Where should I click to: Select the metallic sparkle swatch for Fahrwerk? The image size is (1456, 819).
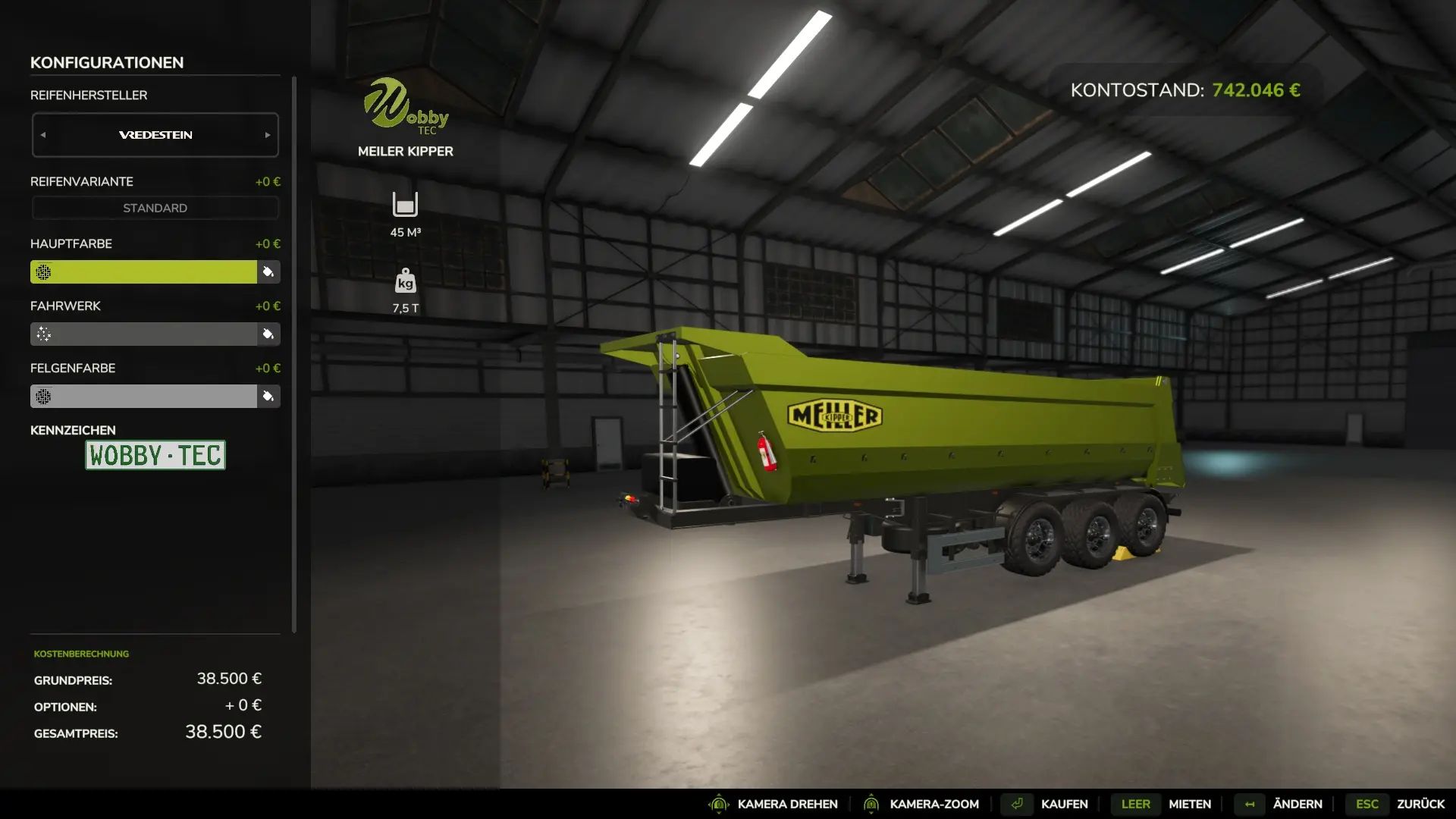tap(43, 334)
